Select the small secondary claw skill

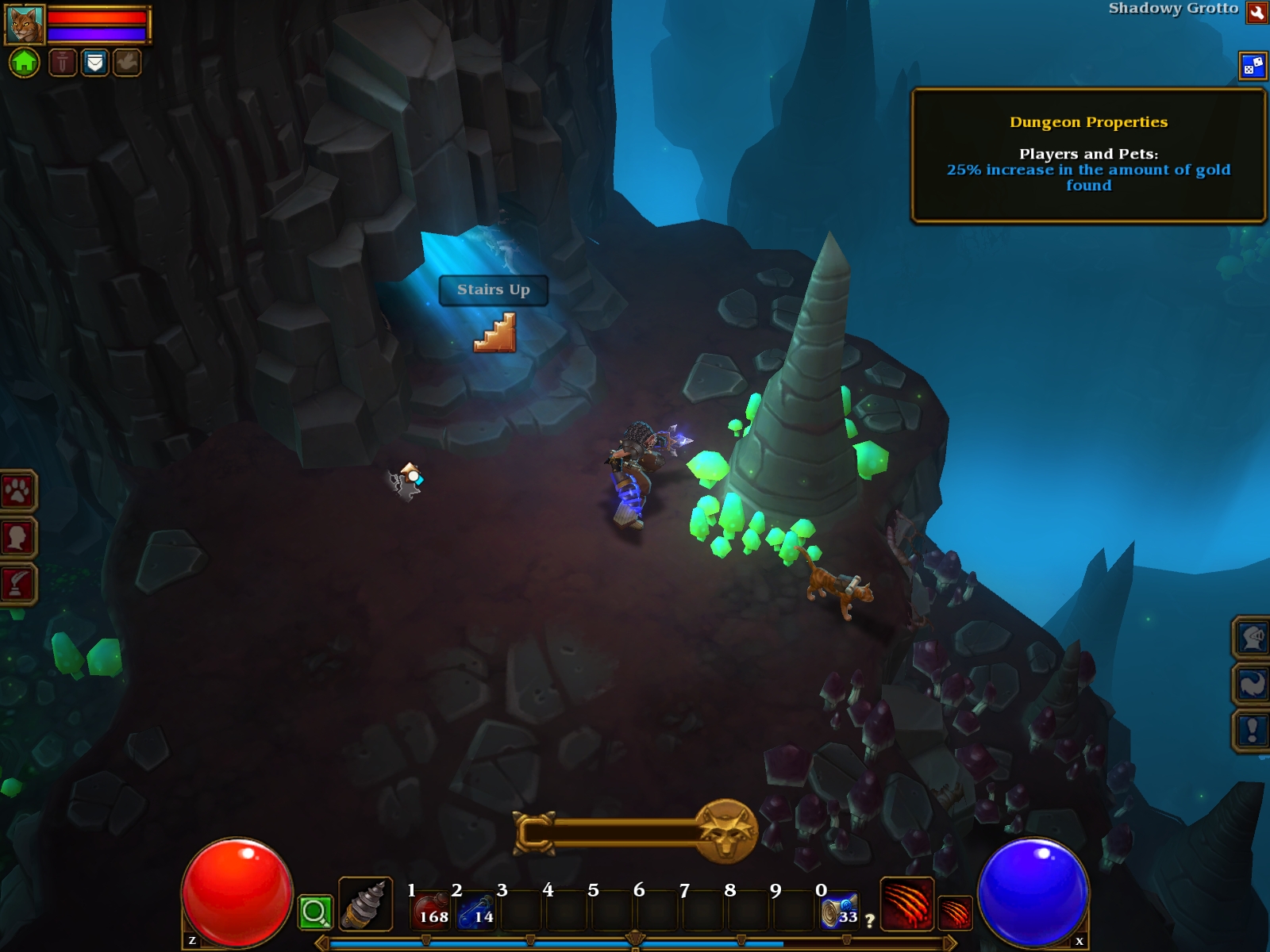pos(955,912)
